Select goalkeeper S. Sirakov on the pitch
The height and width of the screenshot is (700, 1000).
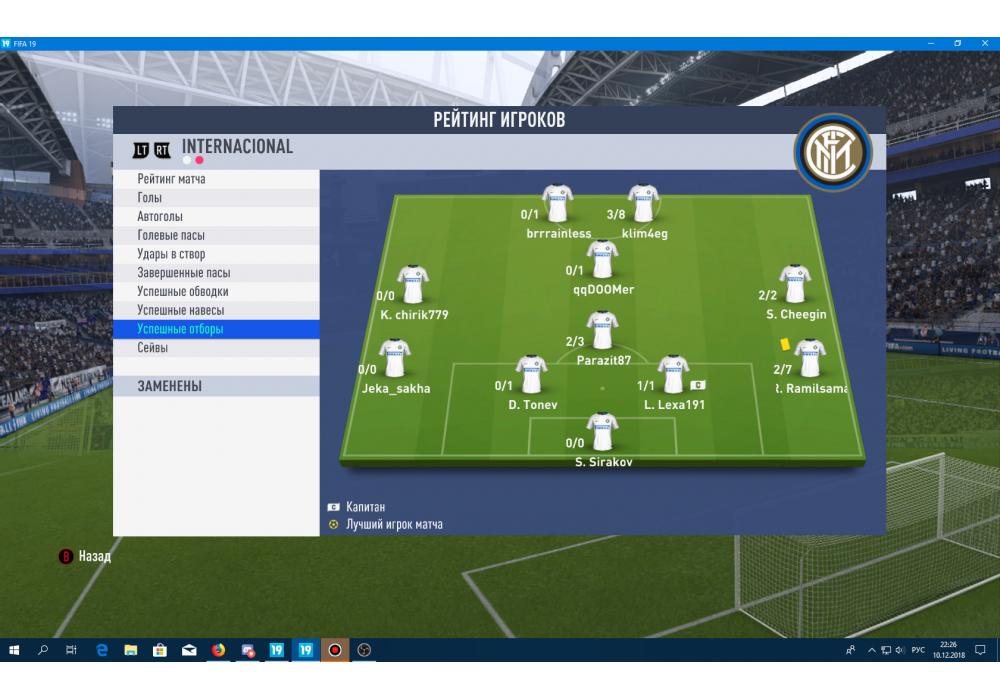[602, 432]
